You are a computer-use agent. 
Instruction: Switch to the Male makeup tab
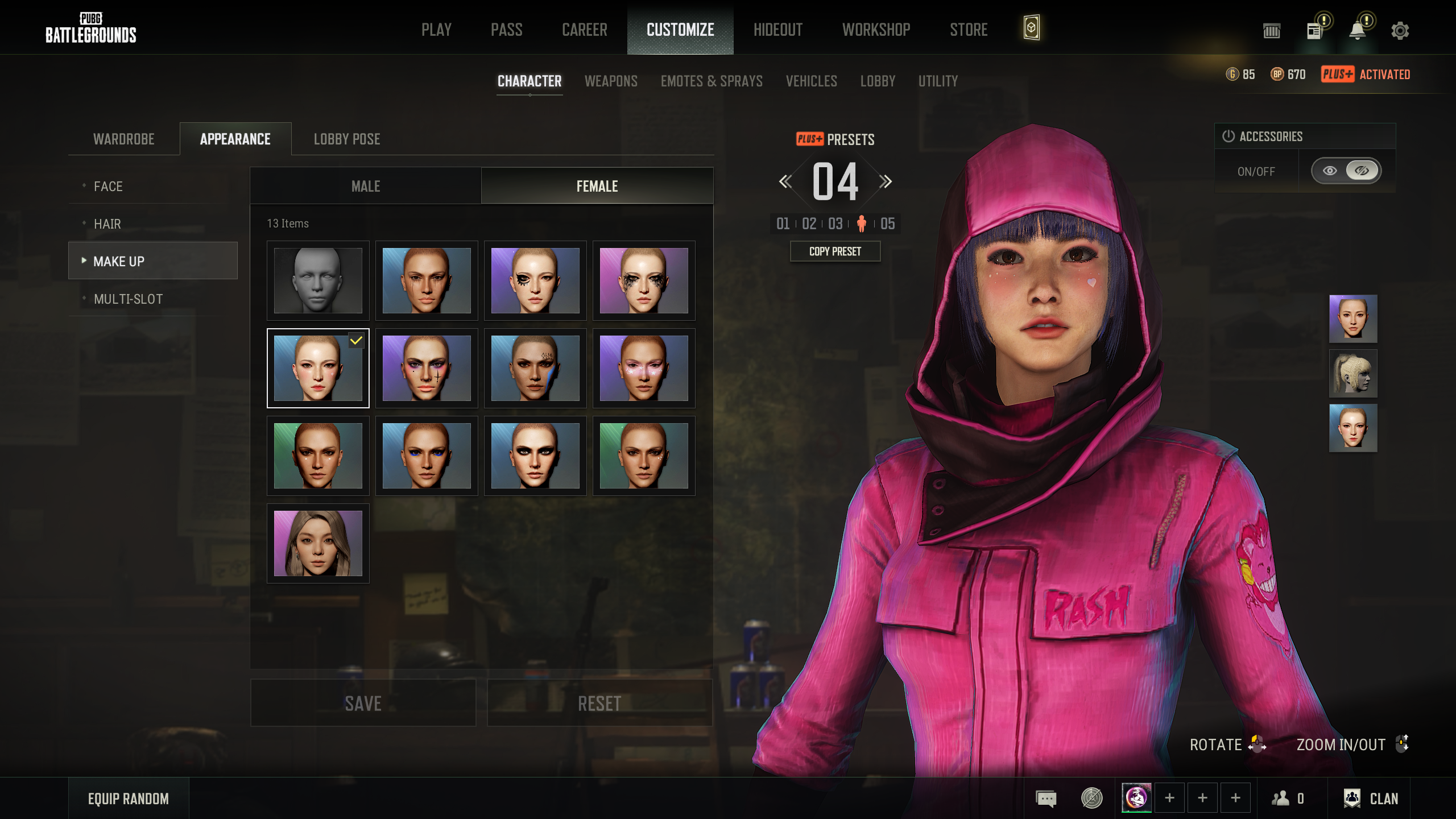tap(366, 187)
